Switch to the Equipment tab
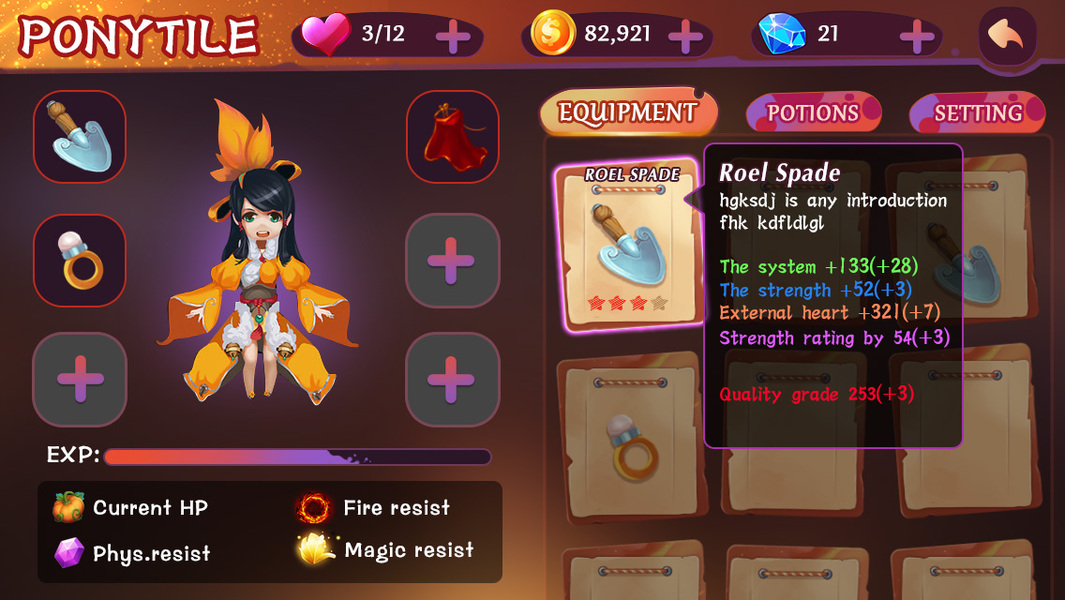Screen dimensions: 1065x600 tap(627, 112)
